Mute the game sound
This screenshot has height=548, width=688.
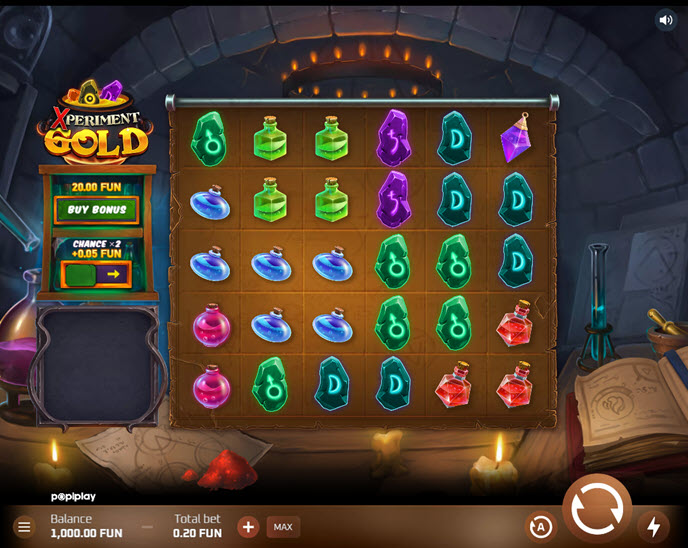666,20
